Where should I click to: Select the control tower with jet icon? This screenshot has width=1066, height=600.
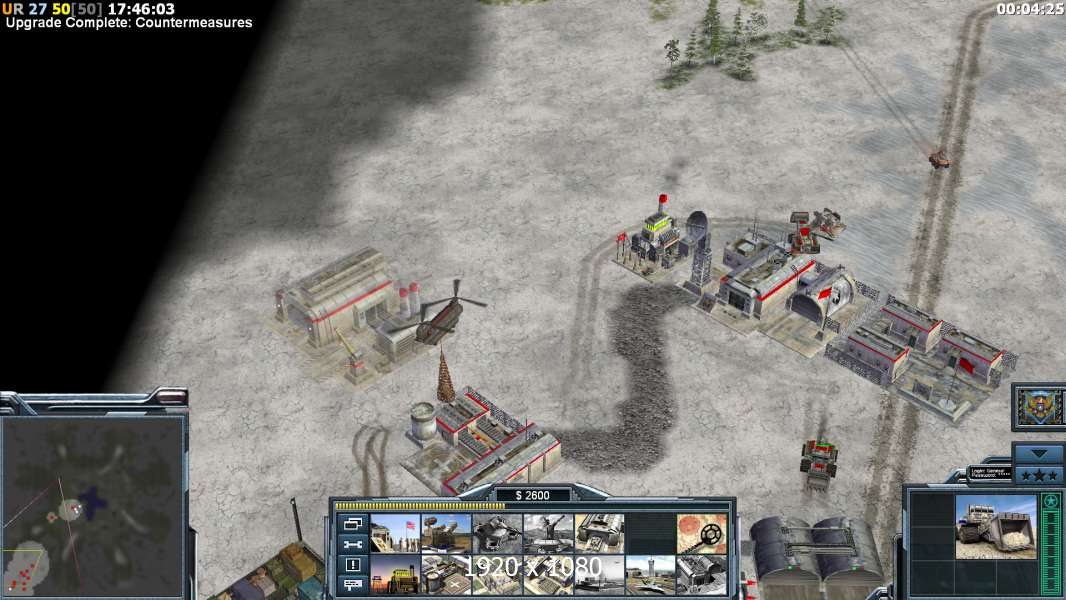(650, 575)
